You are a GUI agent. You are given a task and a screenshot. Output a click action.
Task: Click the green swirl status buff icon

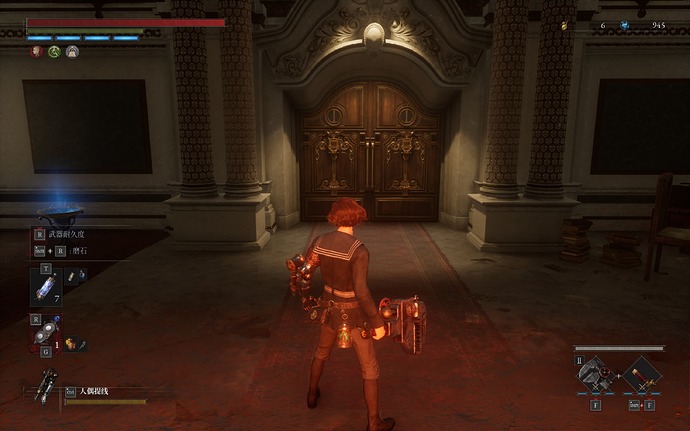tap(54, 52)
